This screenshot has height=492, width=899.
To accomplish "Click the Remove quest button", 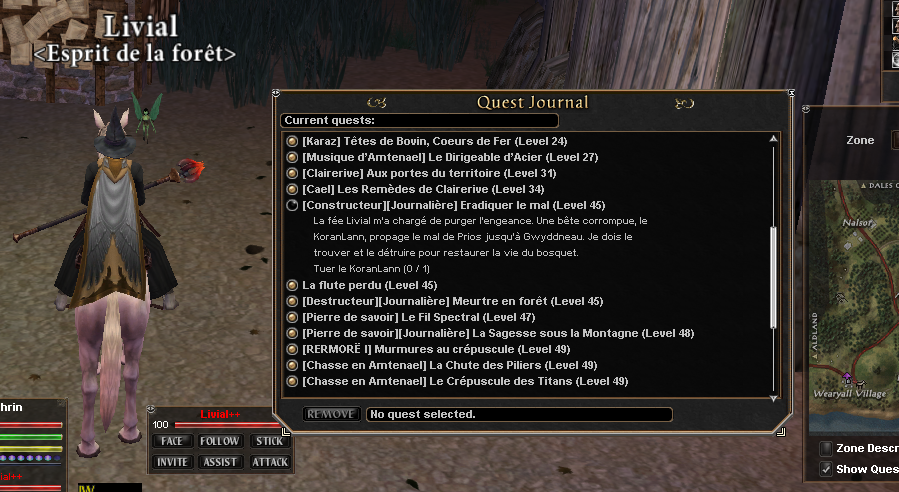I will coord(331,414).
